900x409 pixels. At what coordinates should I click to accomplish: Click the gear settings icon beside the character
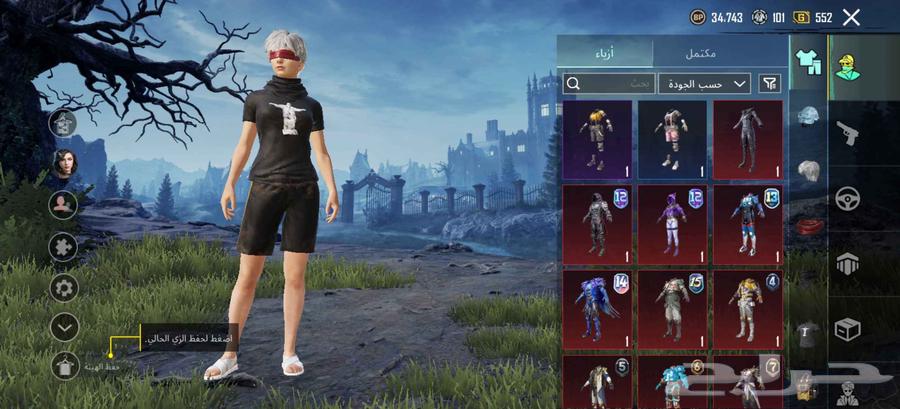click(x=63, y=289)
